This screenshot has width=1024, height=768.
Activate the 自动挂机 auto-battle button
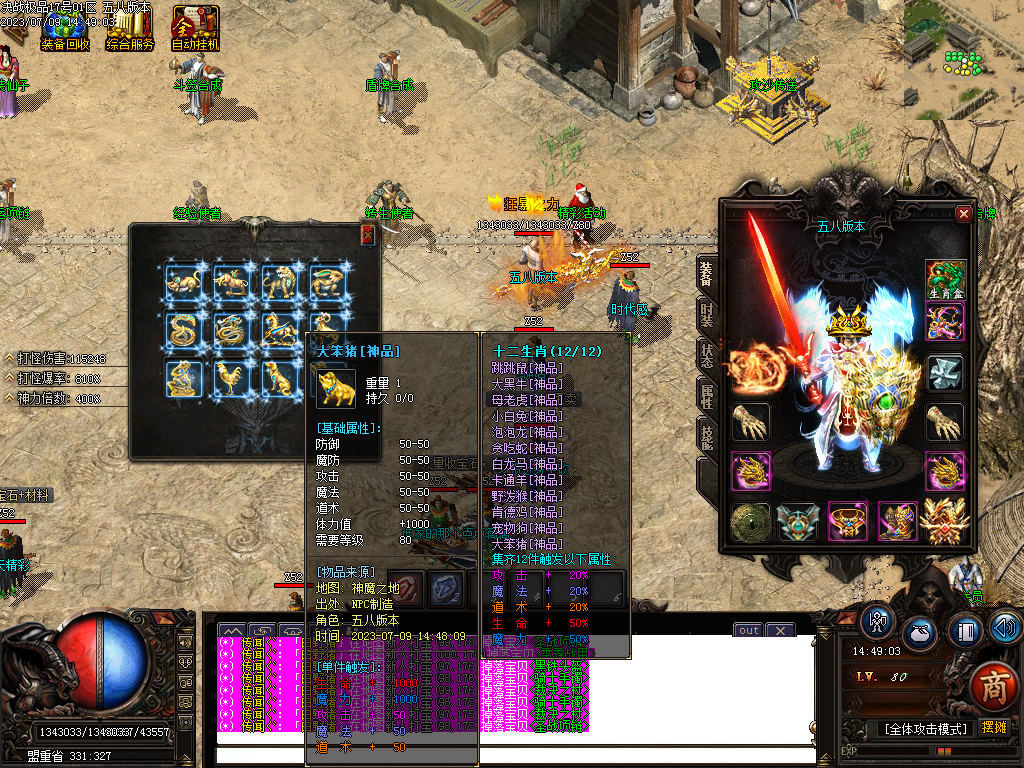pyautogui.click(x=195, y=27)
